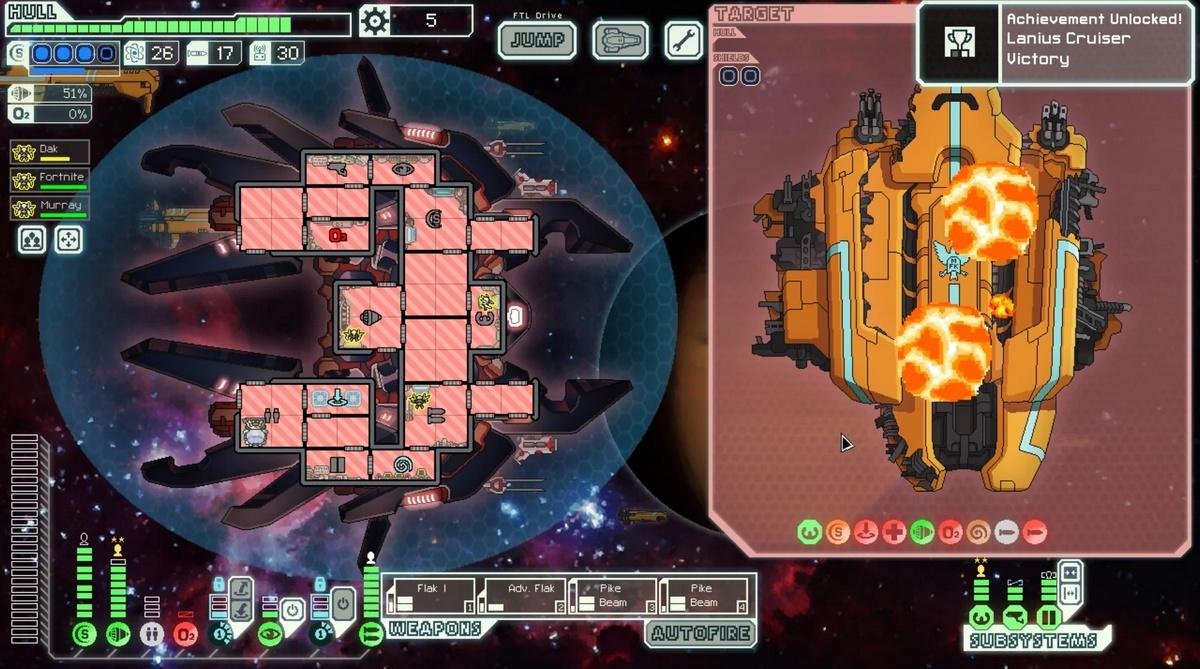
Task: Select the Flak I weapon
Action: click(431, 596)
